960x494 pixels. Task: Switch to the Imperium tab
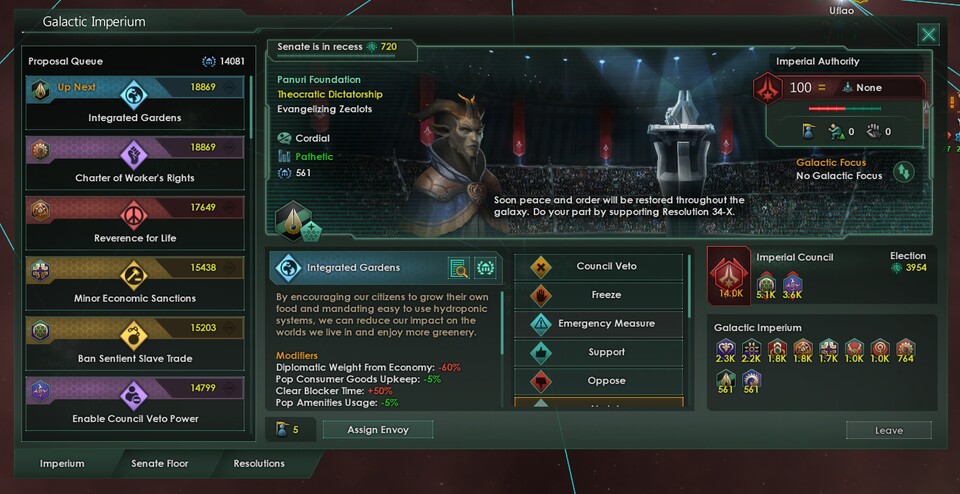pos(62,464)
